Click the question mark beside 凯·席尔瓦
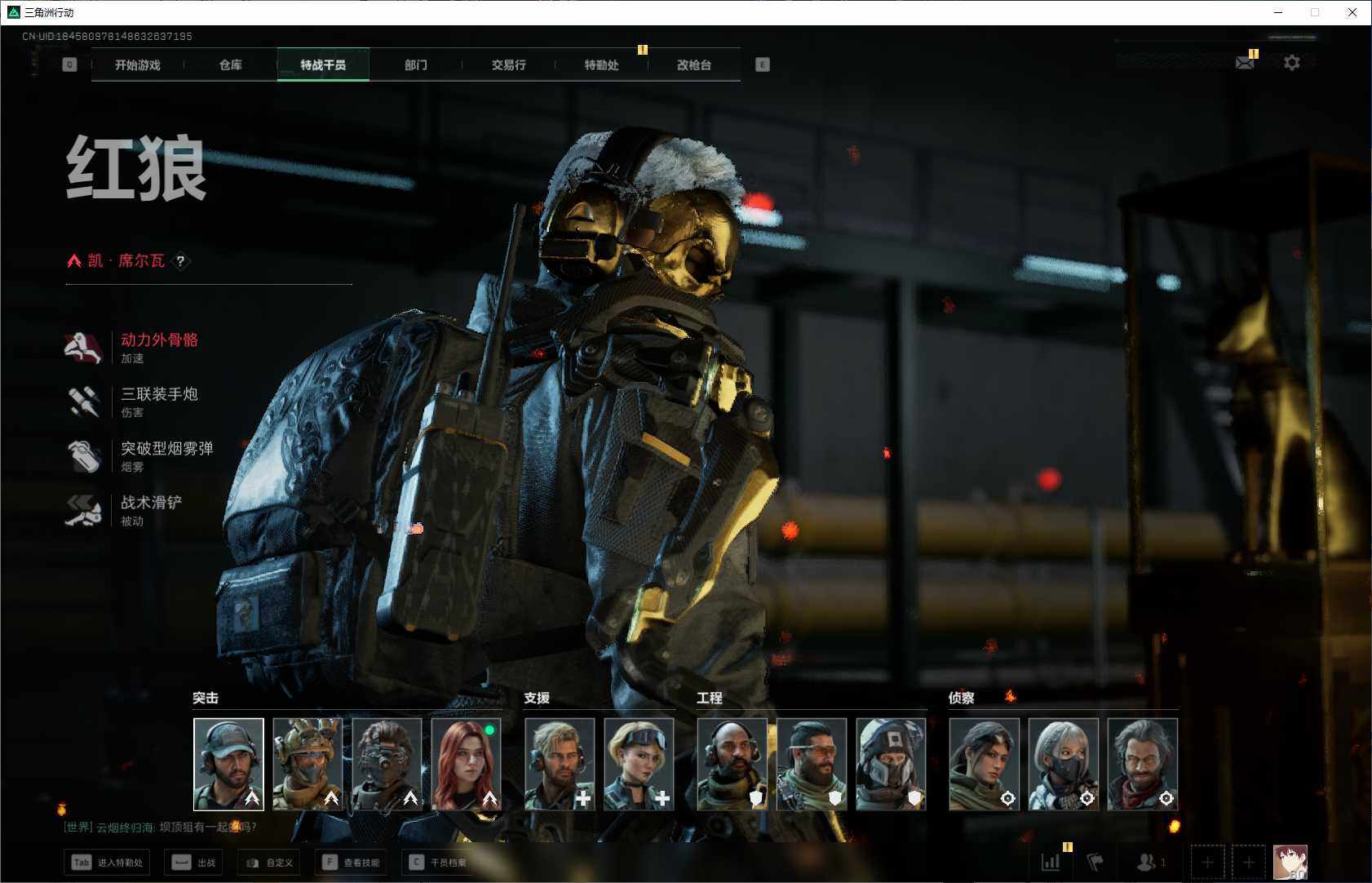The height and width of the screenshot is (883, 1372). (x=180, y=261)
